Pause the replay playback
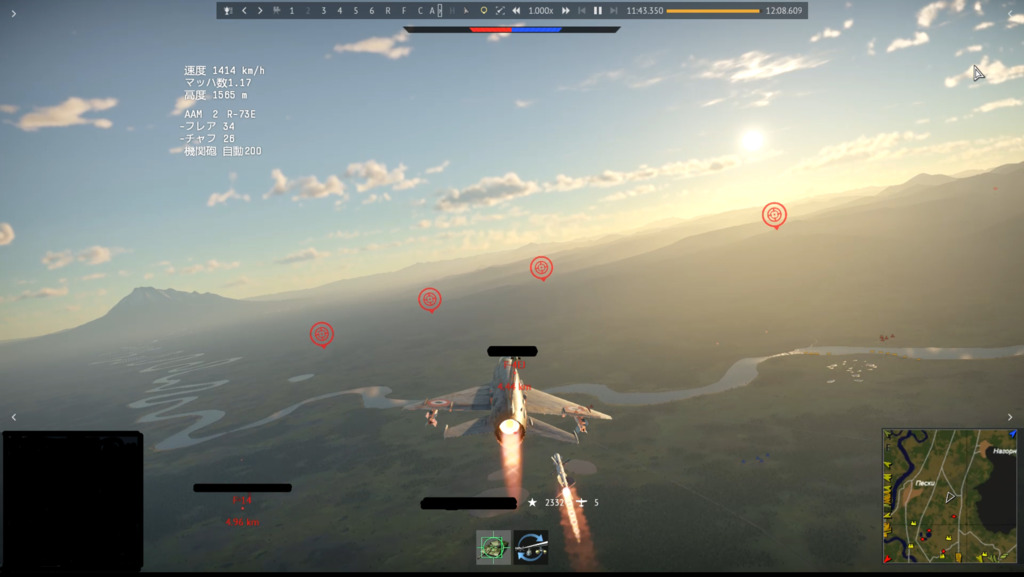 598,10
